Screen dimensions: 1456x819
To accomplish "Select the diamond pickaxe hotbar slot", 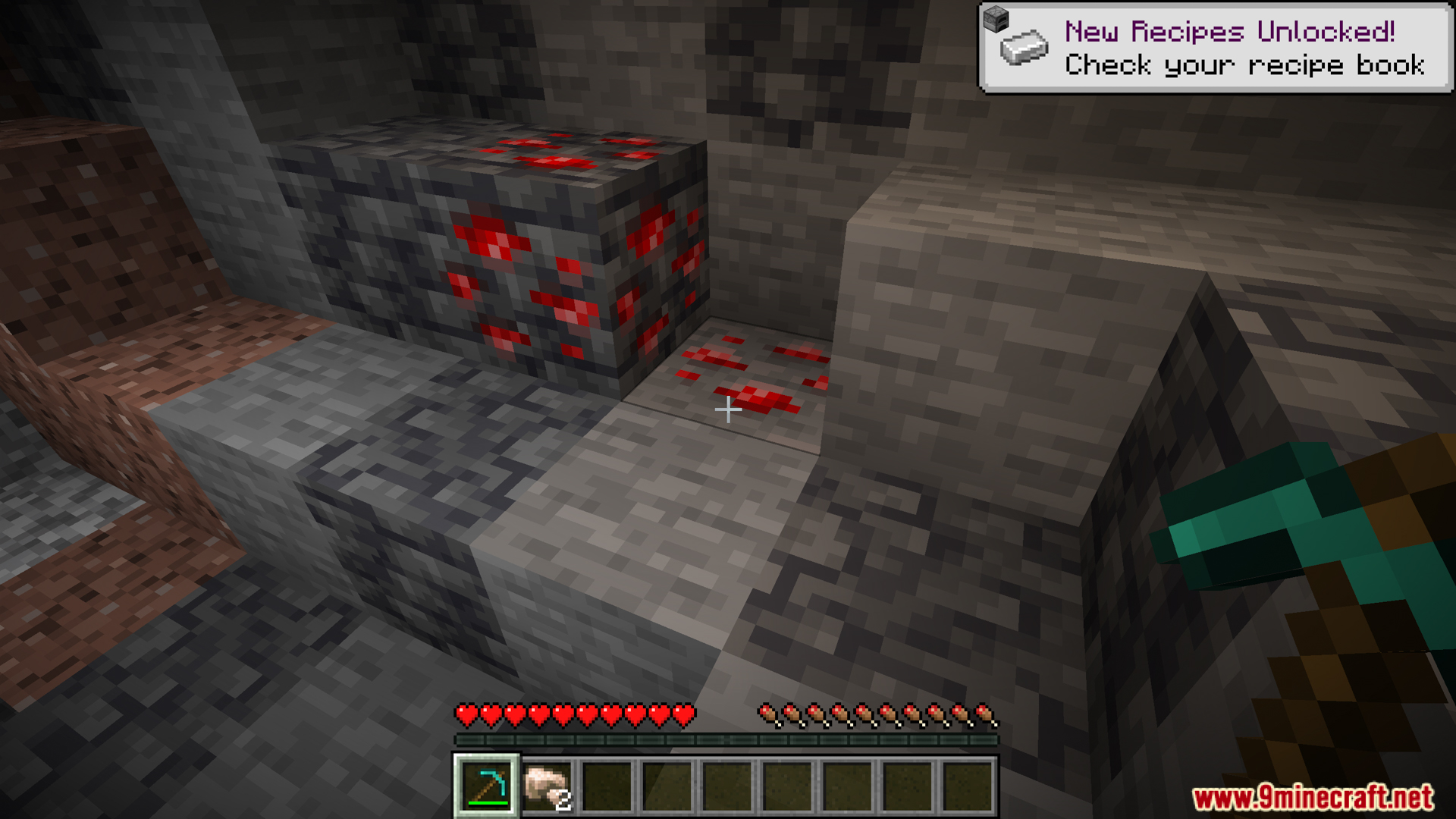I will point(486,786).
